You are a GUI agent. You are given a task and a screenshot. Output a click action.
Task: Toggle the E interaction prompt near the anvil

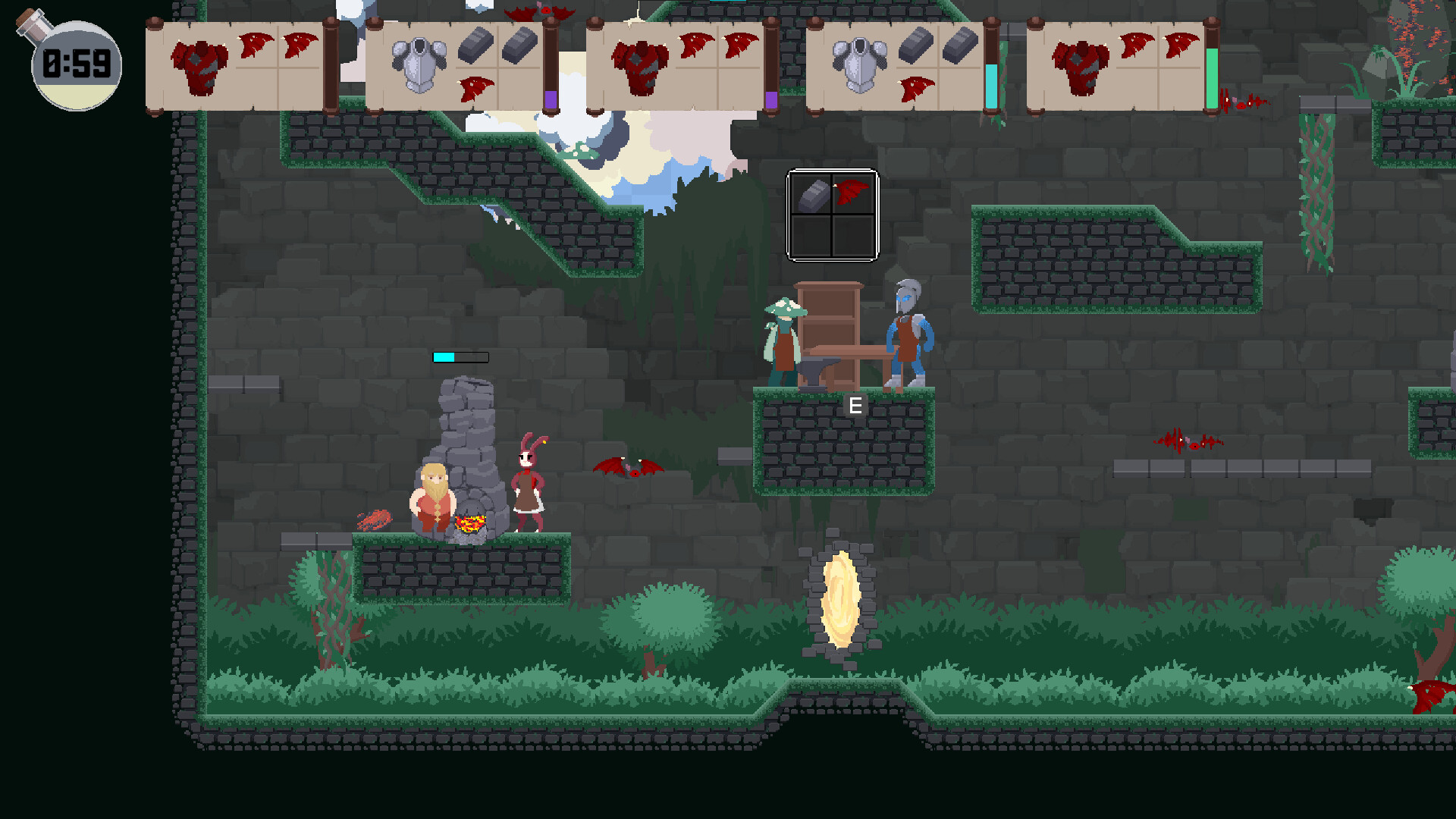coord(856,405)
